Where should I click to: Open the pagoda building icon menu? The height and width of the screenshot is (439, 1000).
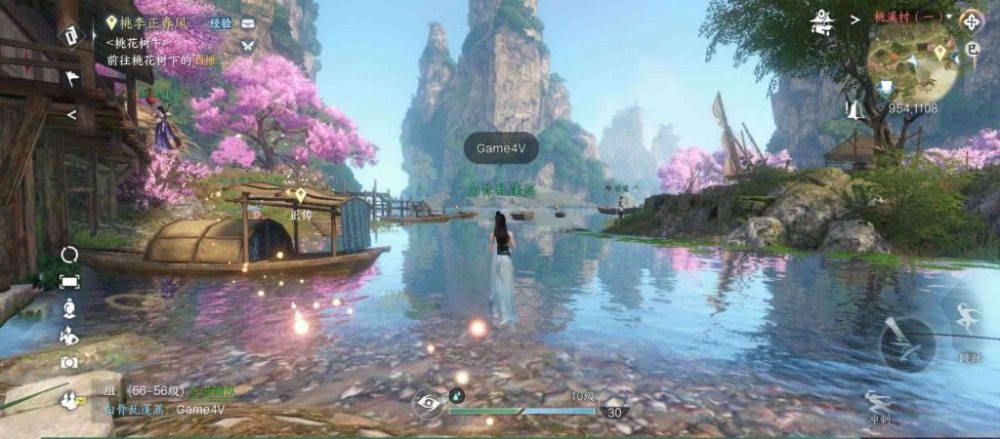[x=823, y=19]
